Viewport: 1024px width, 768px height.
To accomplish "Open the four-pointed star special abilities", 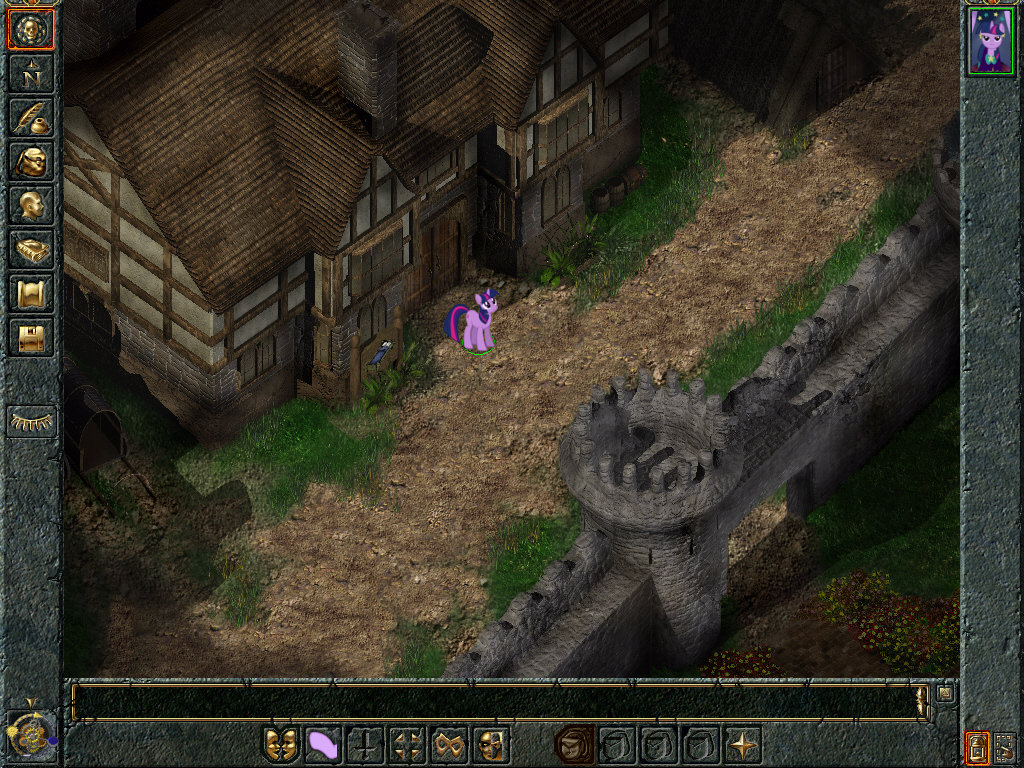I will click(x=743, y=745).
